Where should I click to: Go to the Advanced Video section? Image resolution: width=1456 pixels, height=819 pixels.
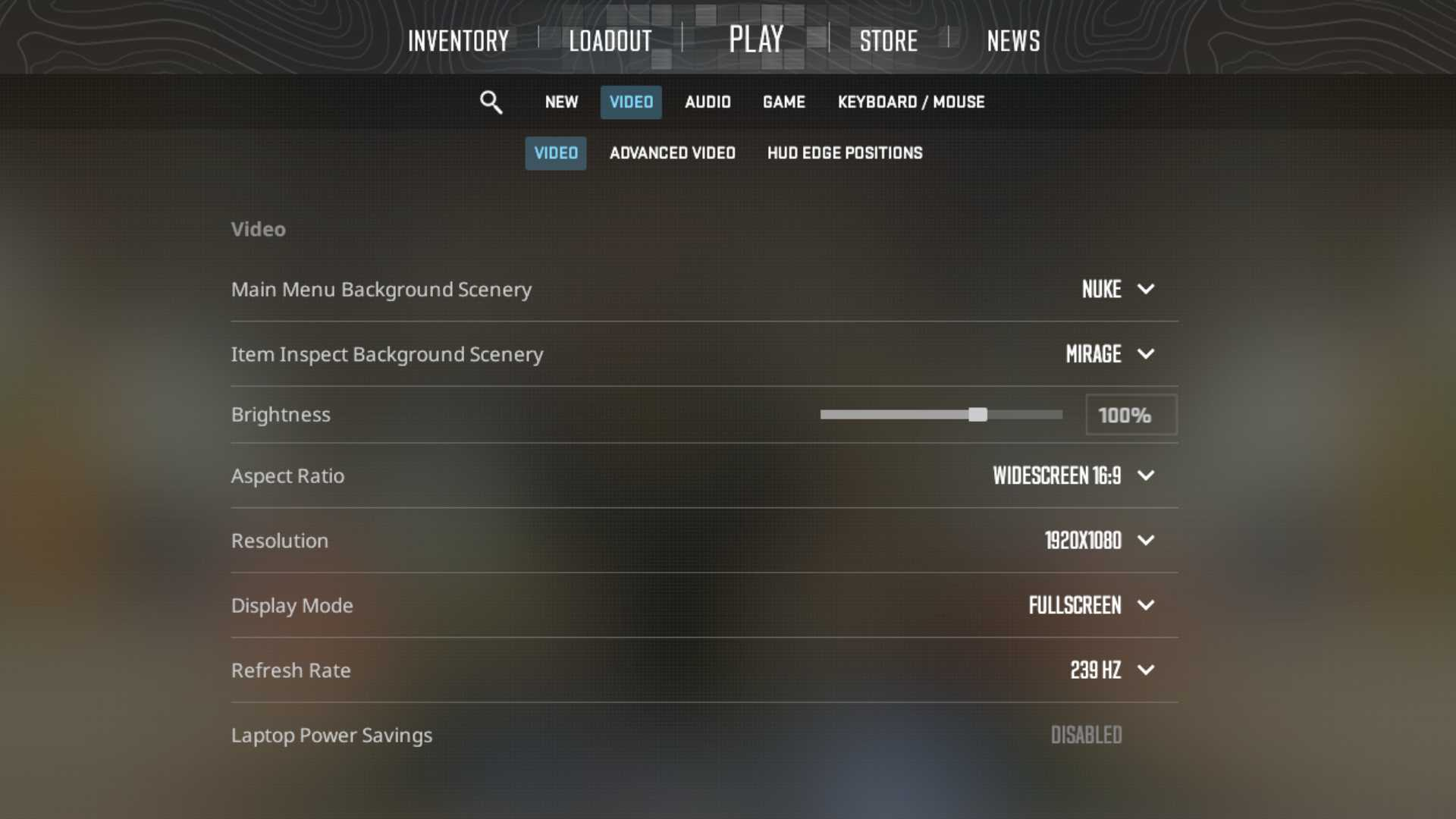coord(672,152)
